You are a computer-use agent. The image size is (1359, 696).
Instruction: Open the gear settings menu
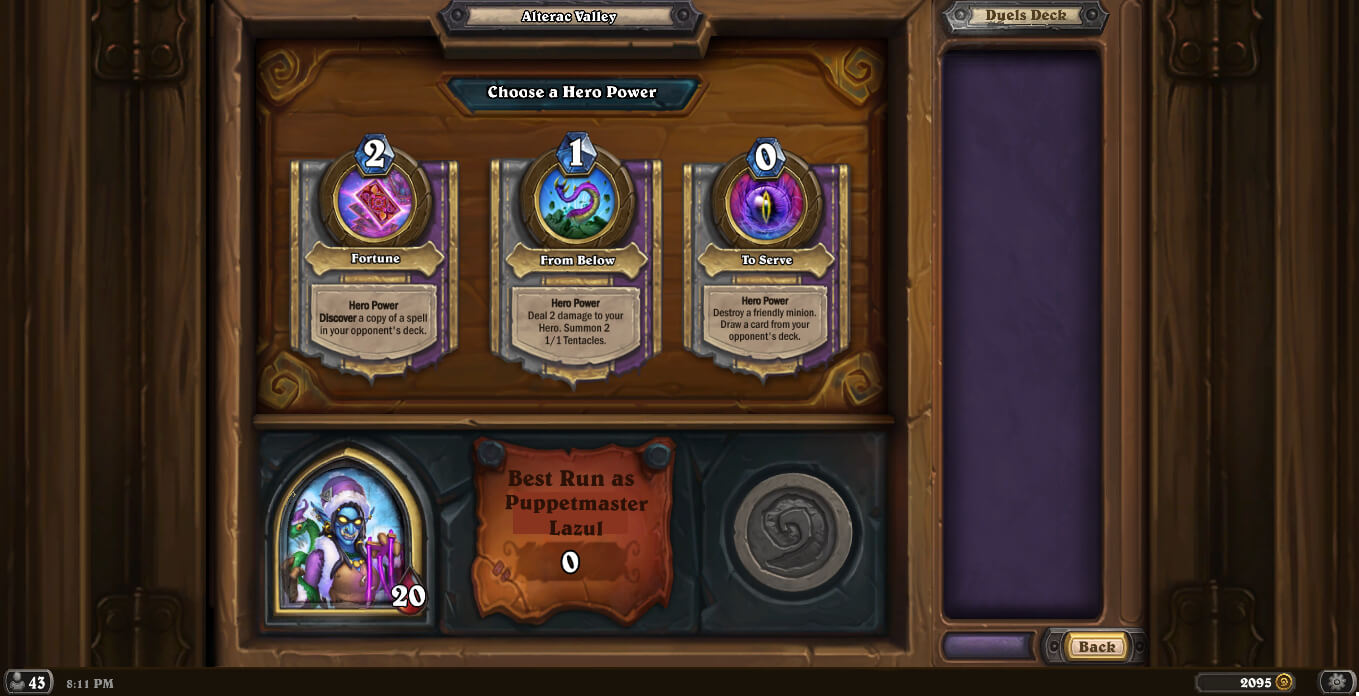coord(1337,682)
